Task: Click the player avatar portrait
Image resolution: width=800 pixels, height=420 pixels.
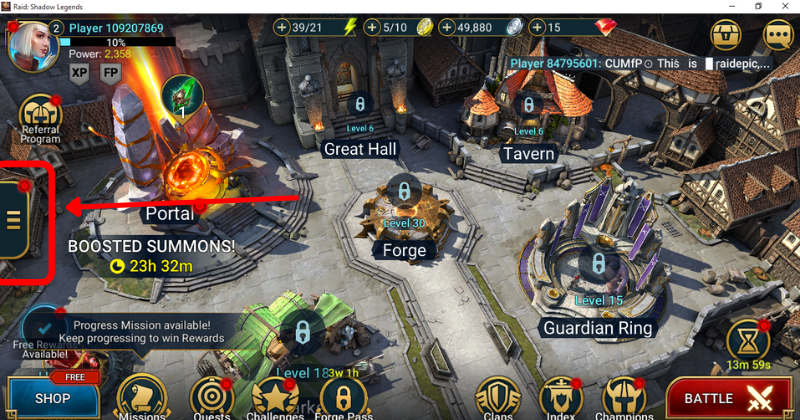Action: click(x=30, y=45)
